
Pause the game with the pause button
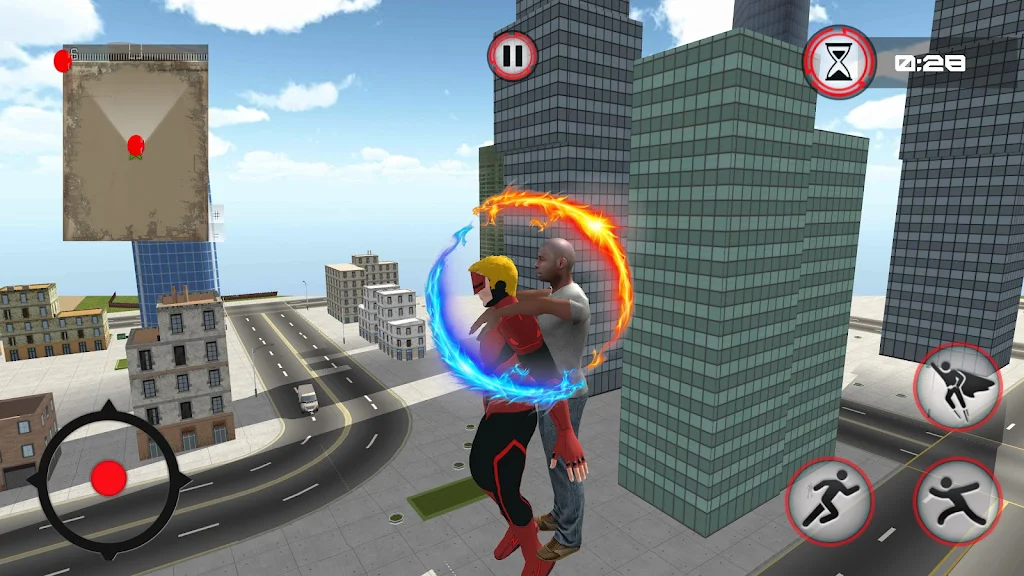coord(512,56)
